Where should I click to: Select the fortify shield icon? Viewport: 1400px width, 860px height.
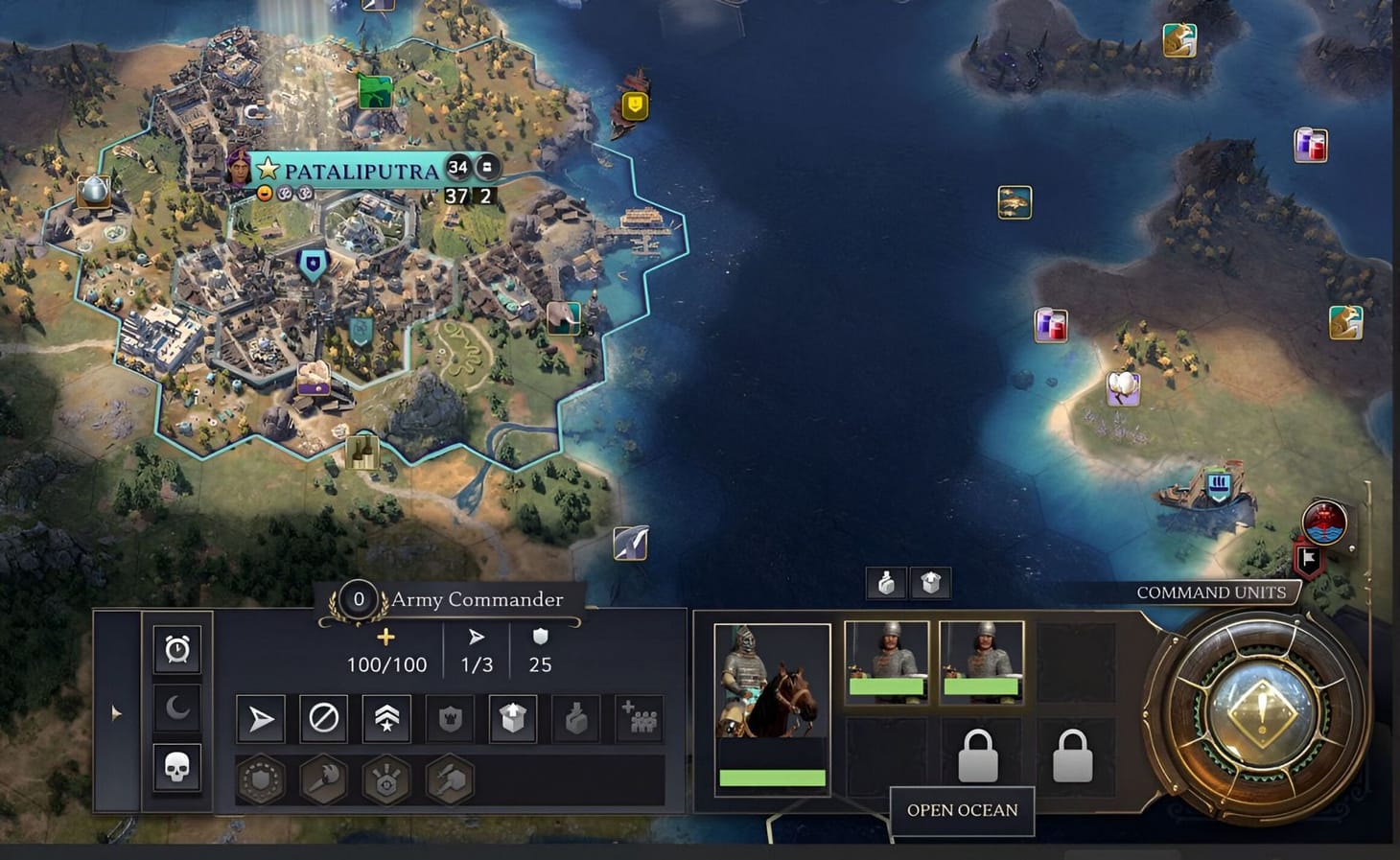click(x=448, y=717)
